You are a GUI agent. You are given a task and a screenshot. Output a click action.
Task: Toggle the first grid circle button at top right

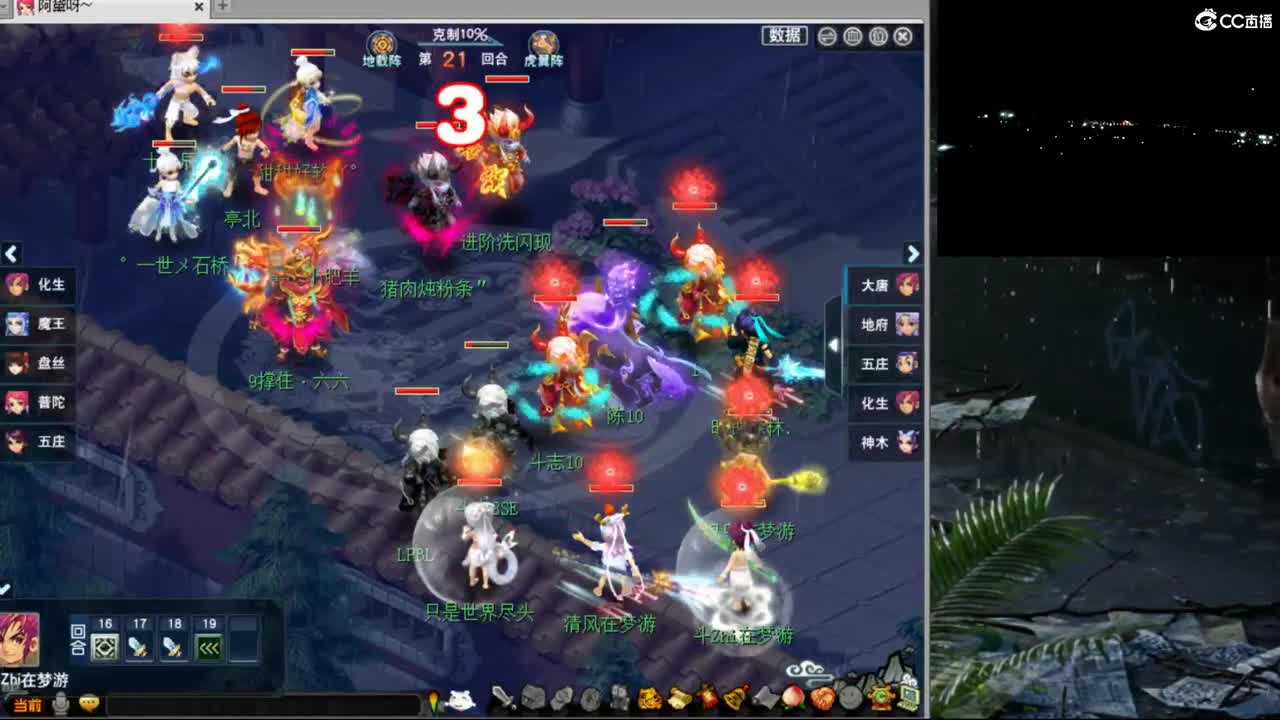click(x=851, y=36)
